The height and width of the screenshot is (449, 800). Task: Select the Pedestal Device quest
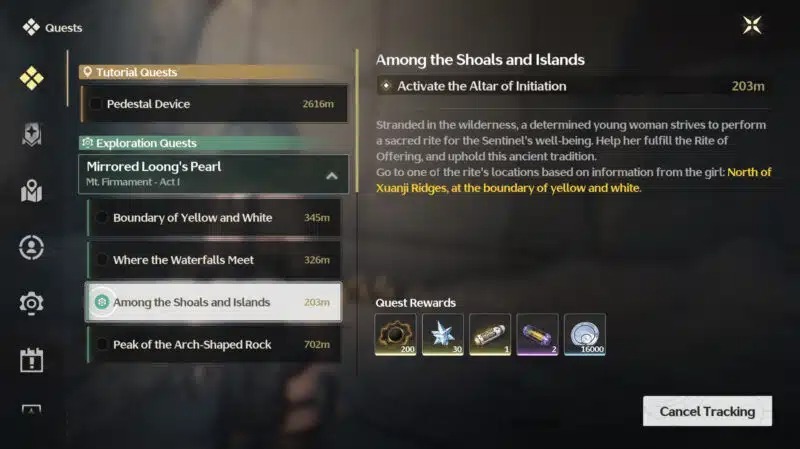click(x=210, y=104)
